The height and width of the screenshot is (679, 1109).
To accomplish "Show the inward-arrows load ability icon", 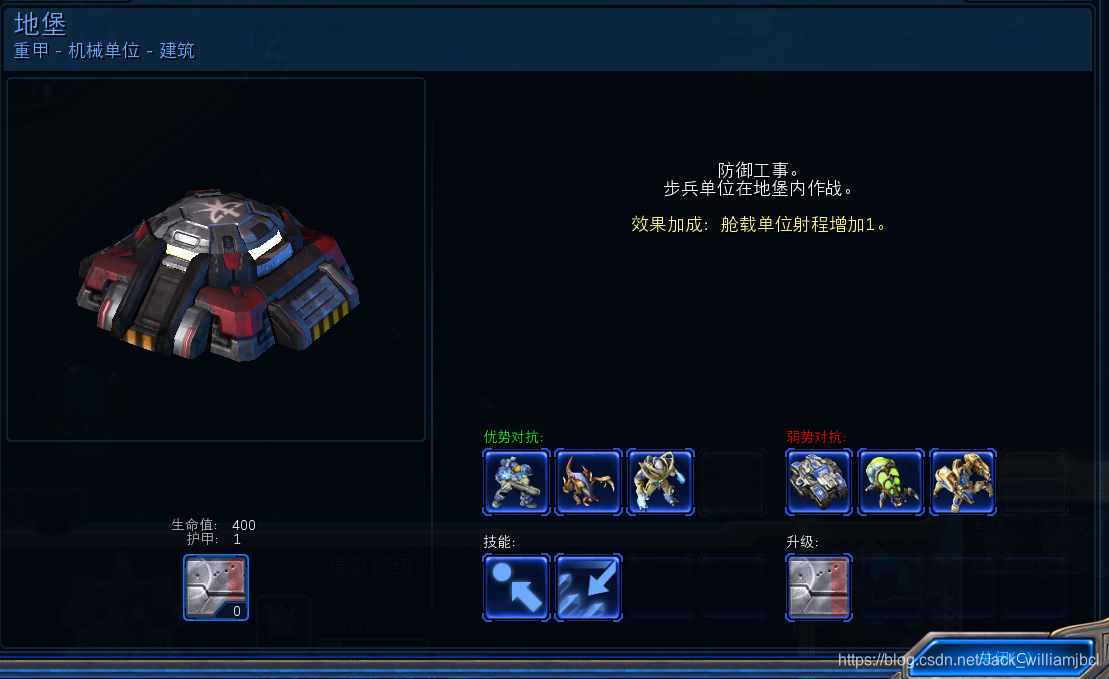I will coord(588,588).
